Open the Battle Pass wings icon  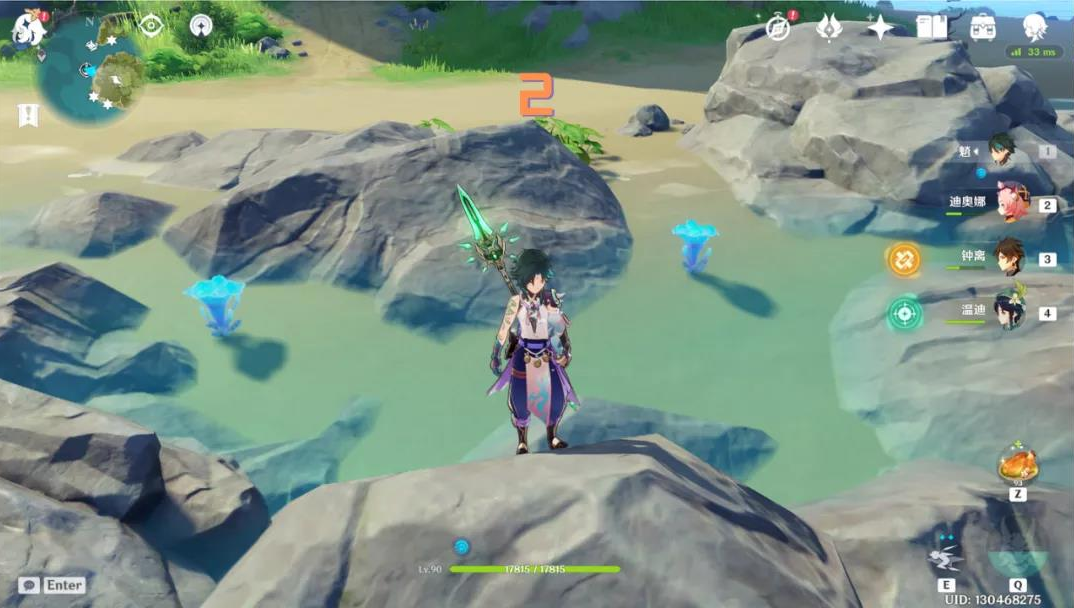pyautogui.click(x=829, y=28)
